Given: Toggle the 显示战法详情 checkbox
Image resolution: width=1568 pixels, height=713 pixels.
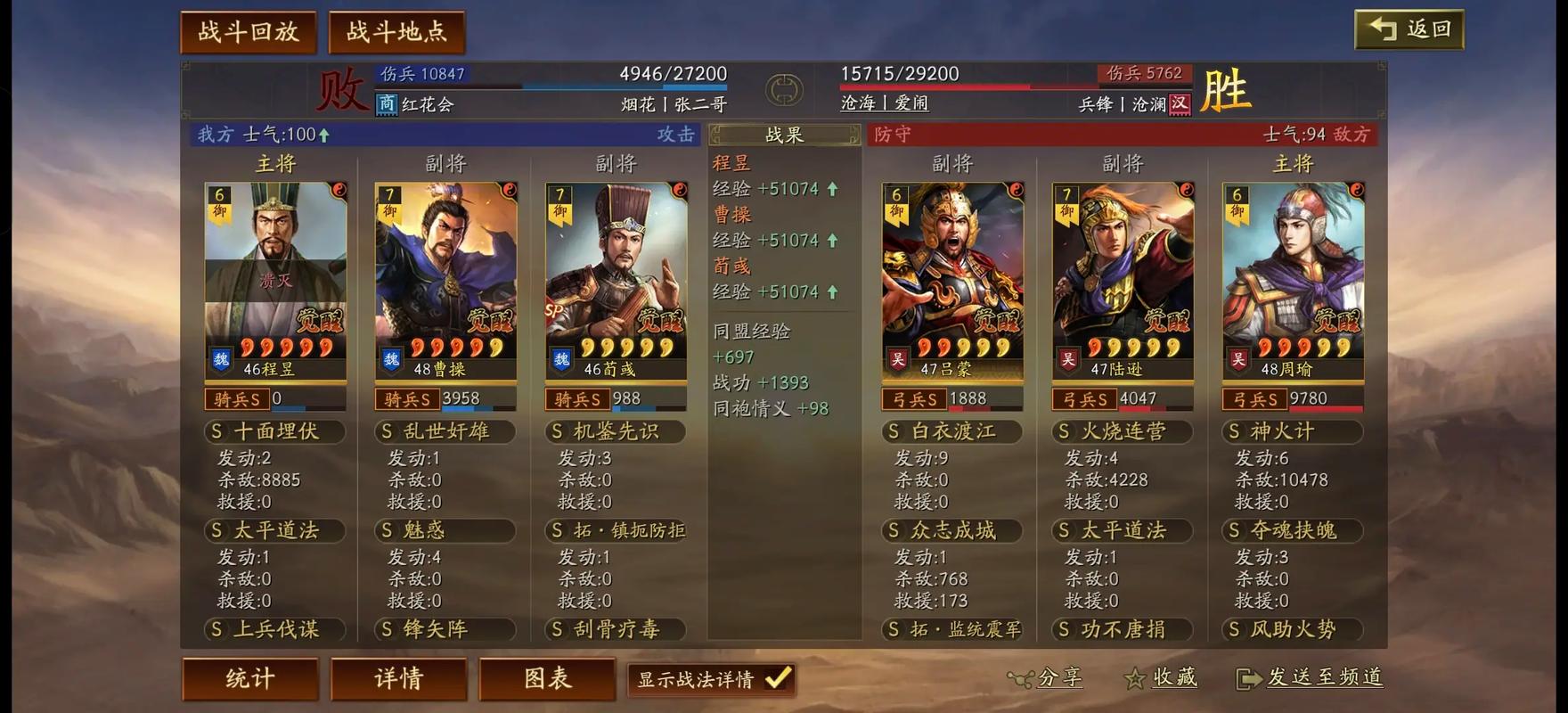Looking at the screenshot, I should pos(778,679).
